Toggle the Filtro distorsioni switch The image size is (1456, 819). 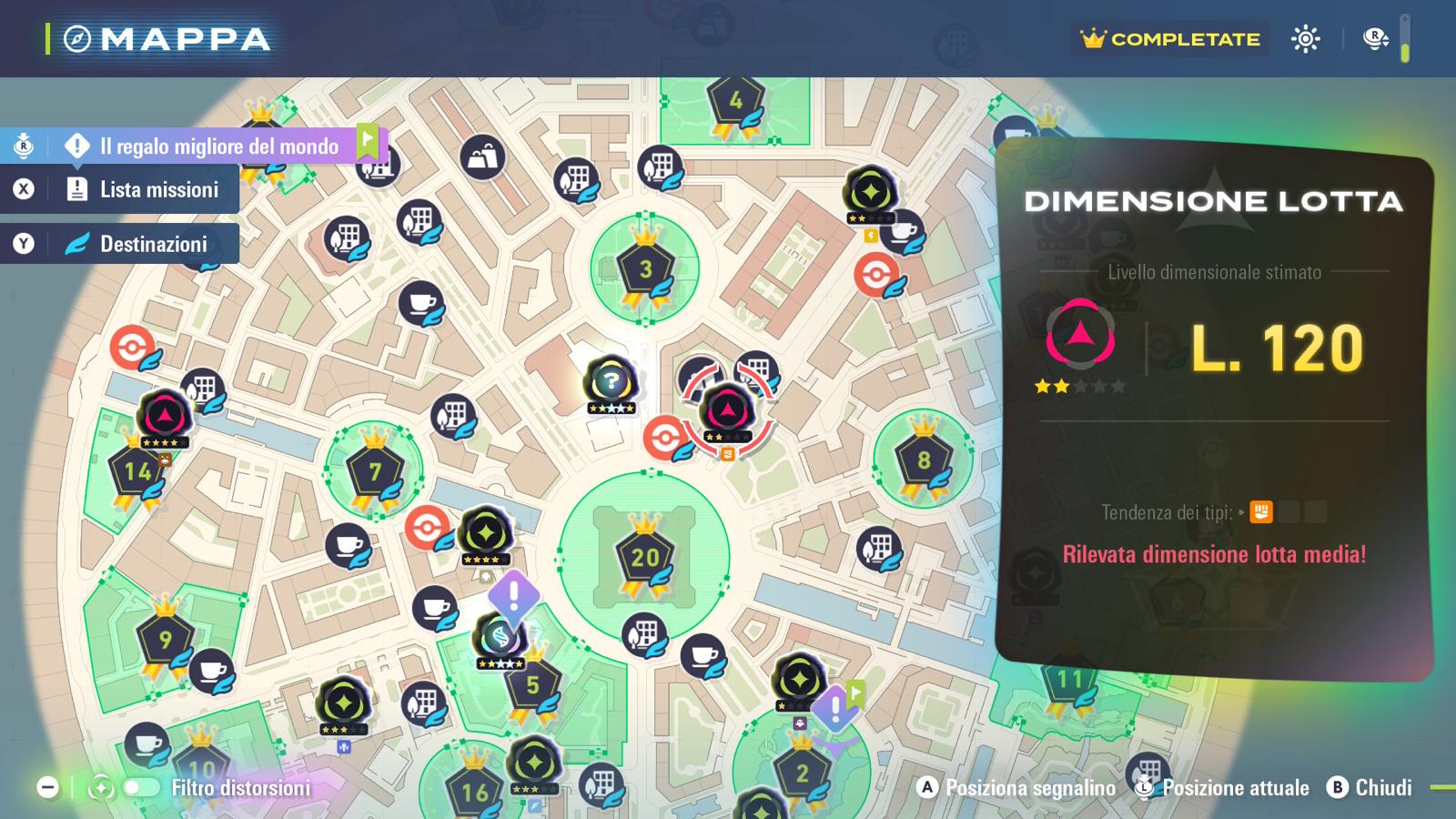pyautogui.click(x=141, y=788)
